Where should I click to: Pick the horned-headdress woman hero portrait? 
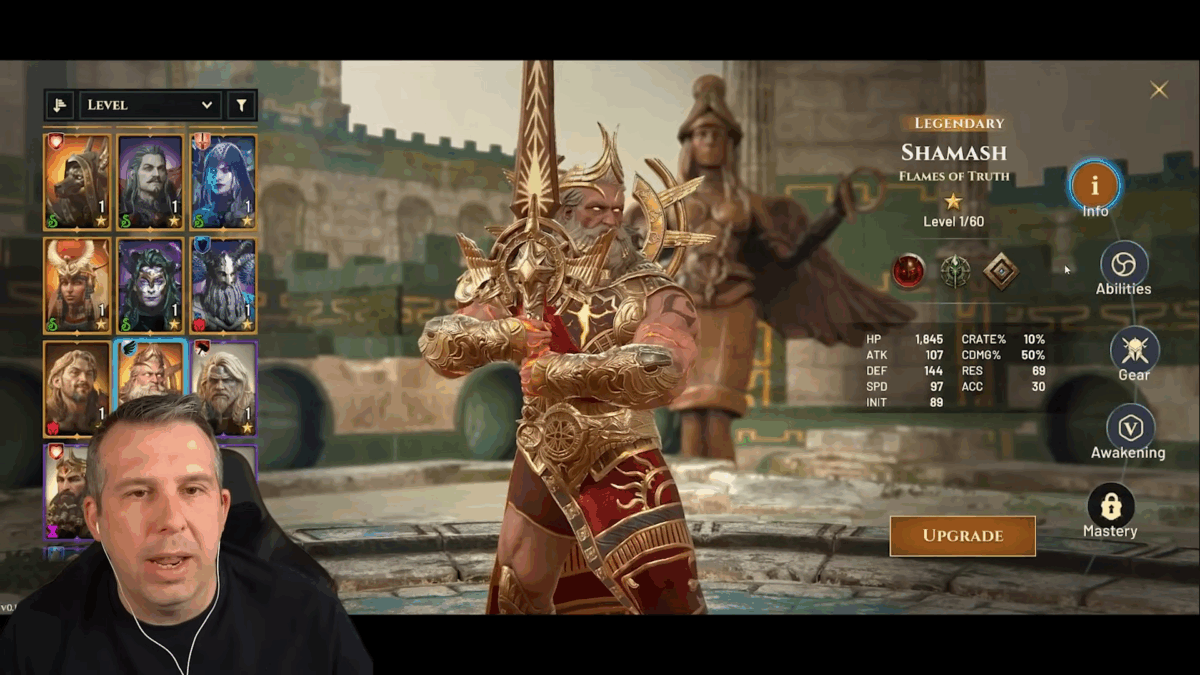coord(77,285)
